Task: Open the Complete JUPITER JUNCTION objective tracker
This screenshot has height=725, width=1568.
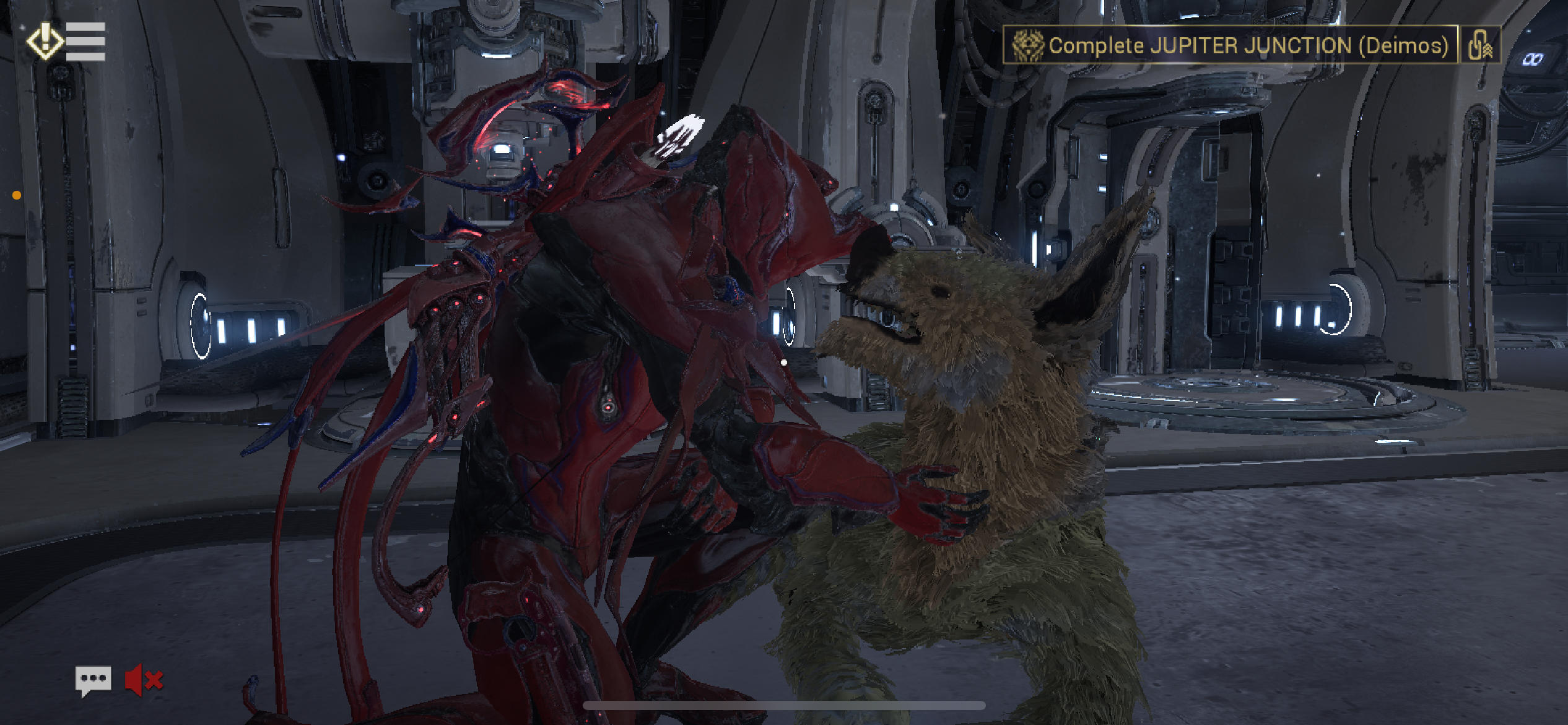Action: (x=1230, y=45)
